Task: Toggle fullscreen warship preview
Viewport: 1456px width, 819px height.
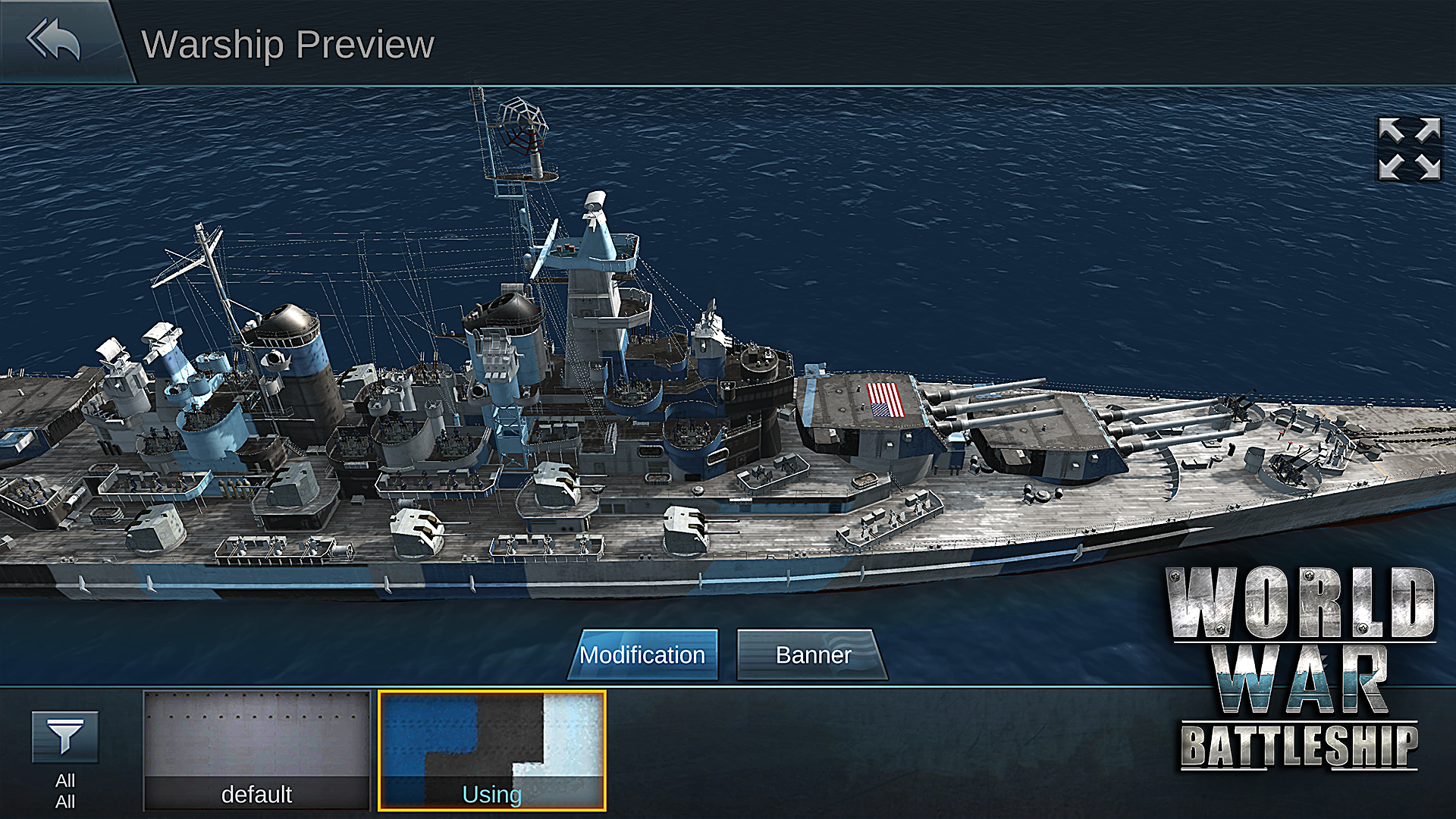Action: pos(1409,149)
